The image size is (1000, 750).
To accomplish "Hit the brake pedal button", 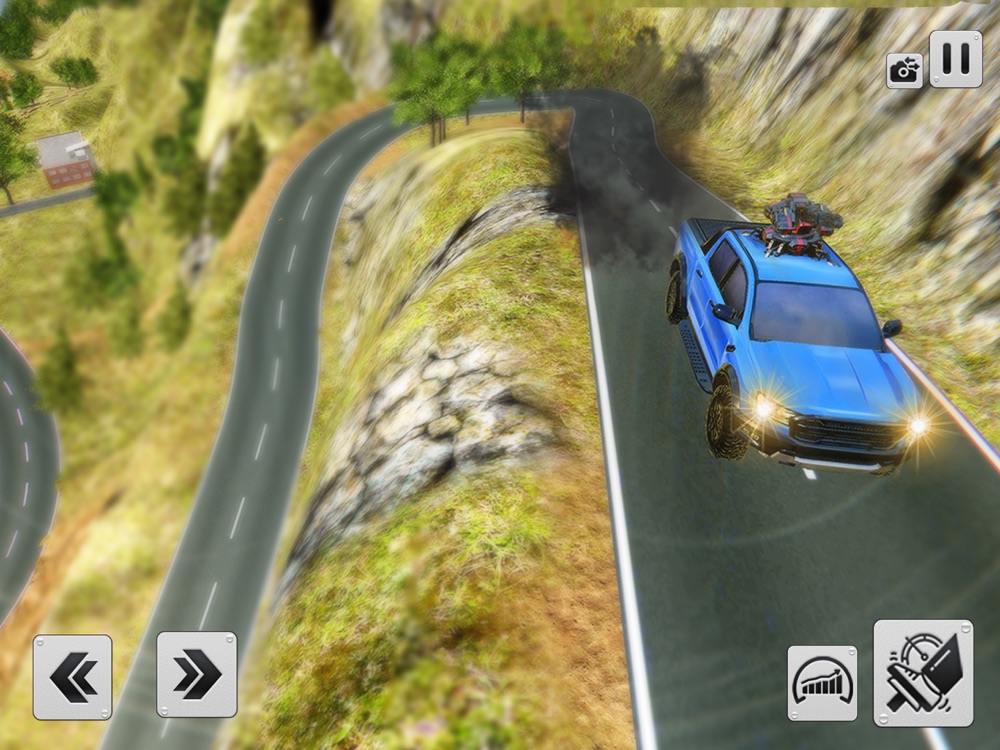I will pyautogui.click(x=923, y=673).
